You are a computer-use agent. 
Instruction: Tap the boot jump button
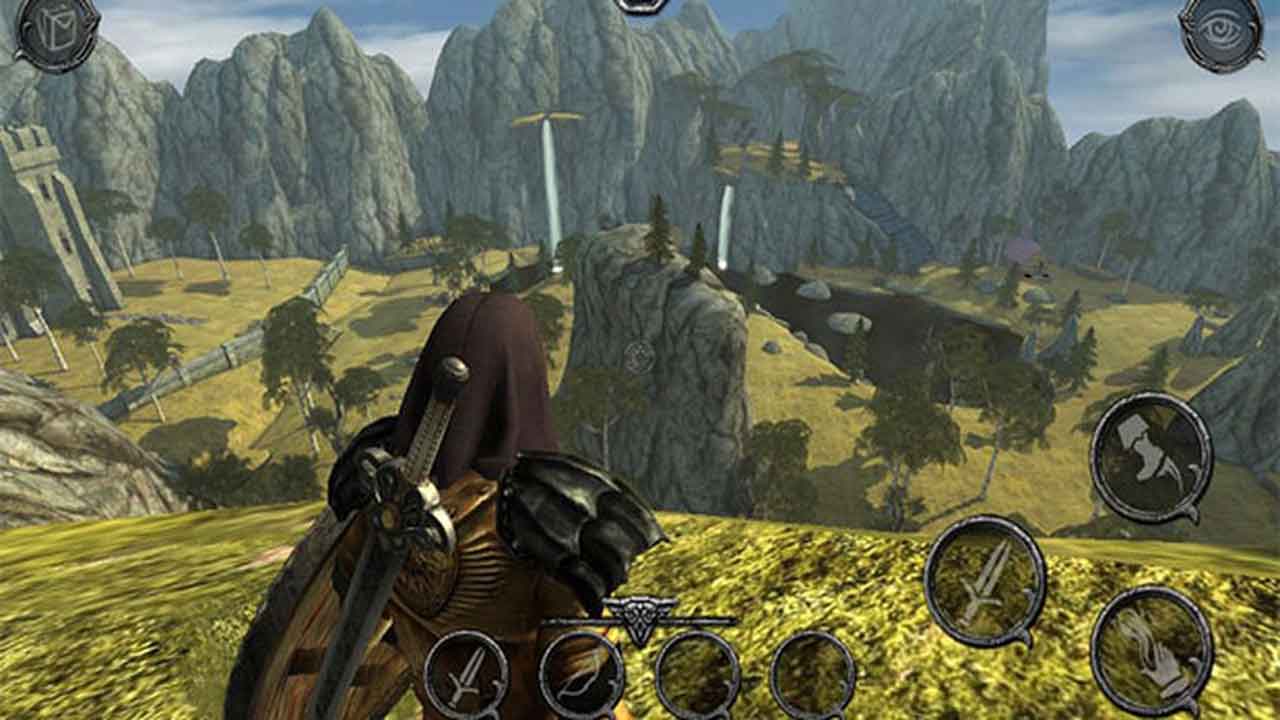pyautogui.click(x=1150, y=456)
